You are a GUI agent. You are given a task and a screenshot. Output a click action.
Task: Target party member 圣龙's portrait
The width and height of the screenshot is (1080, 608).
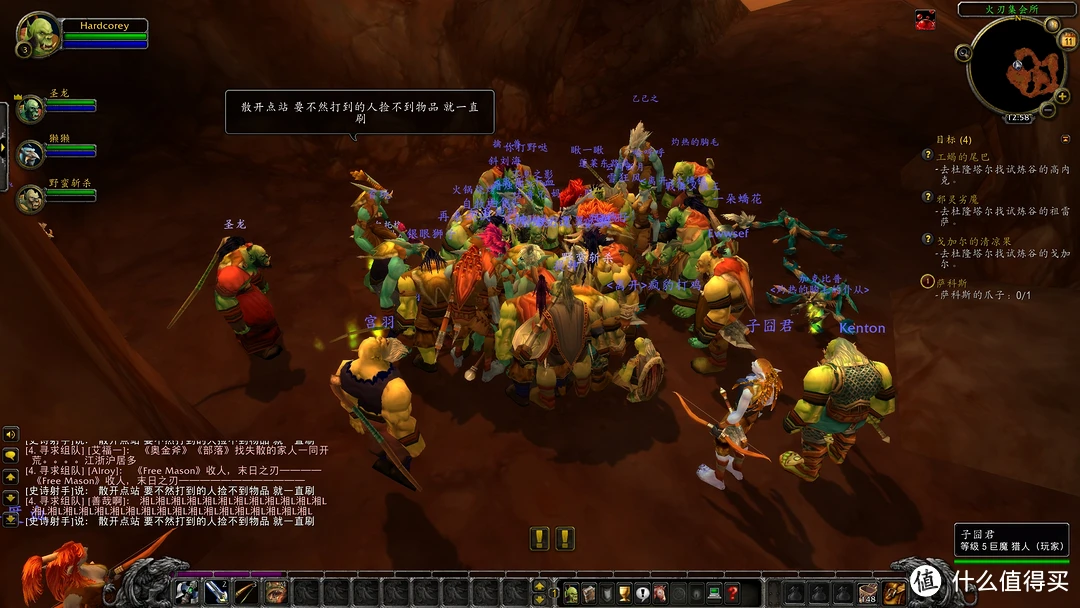(30, 108)
